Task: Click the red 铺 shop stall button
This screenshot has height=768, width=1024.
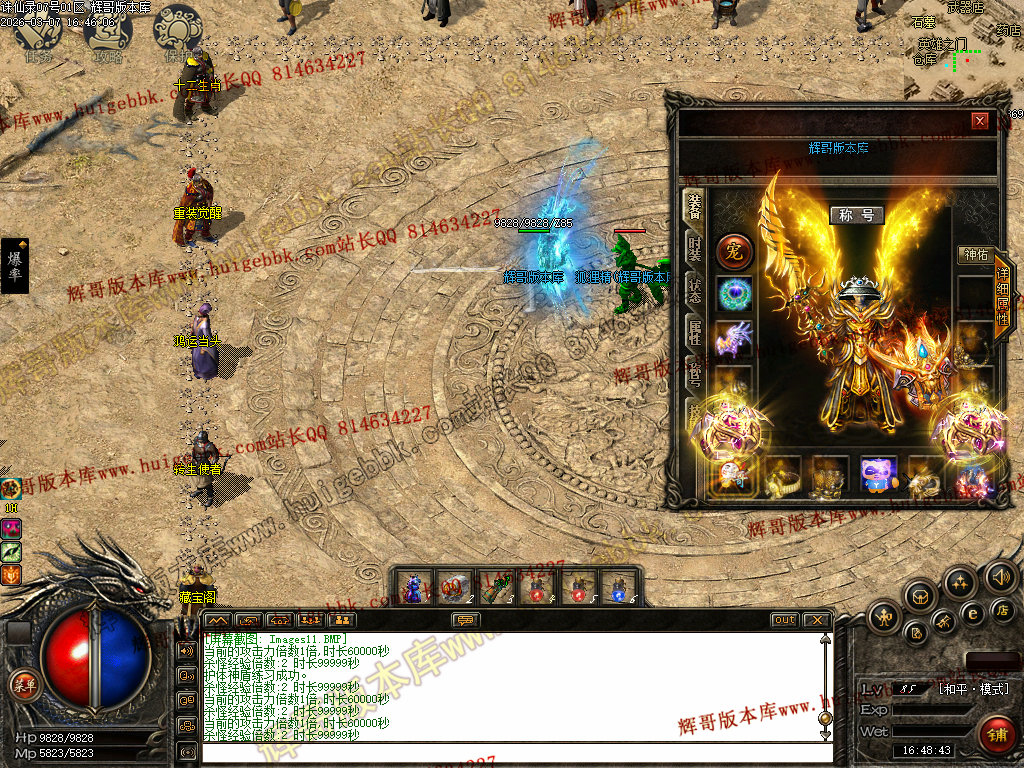Action: 996,733
